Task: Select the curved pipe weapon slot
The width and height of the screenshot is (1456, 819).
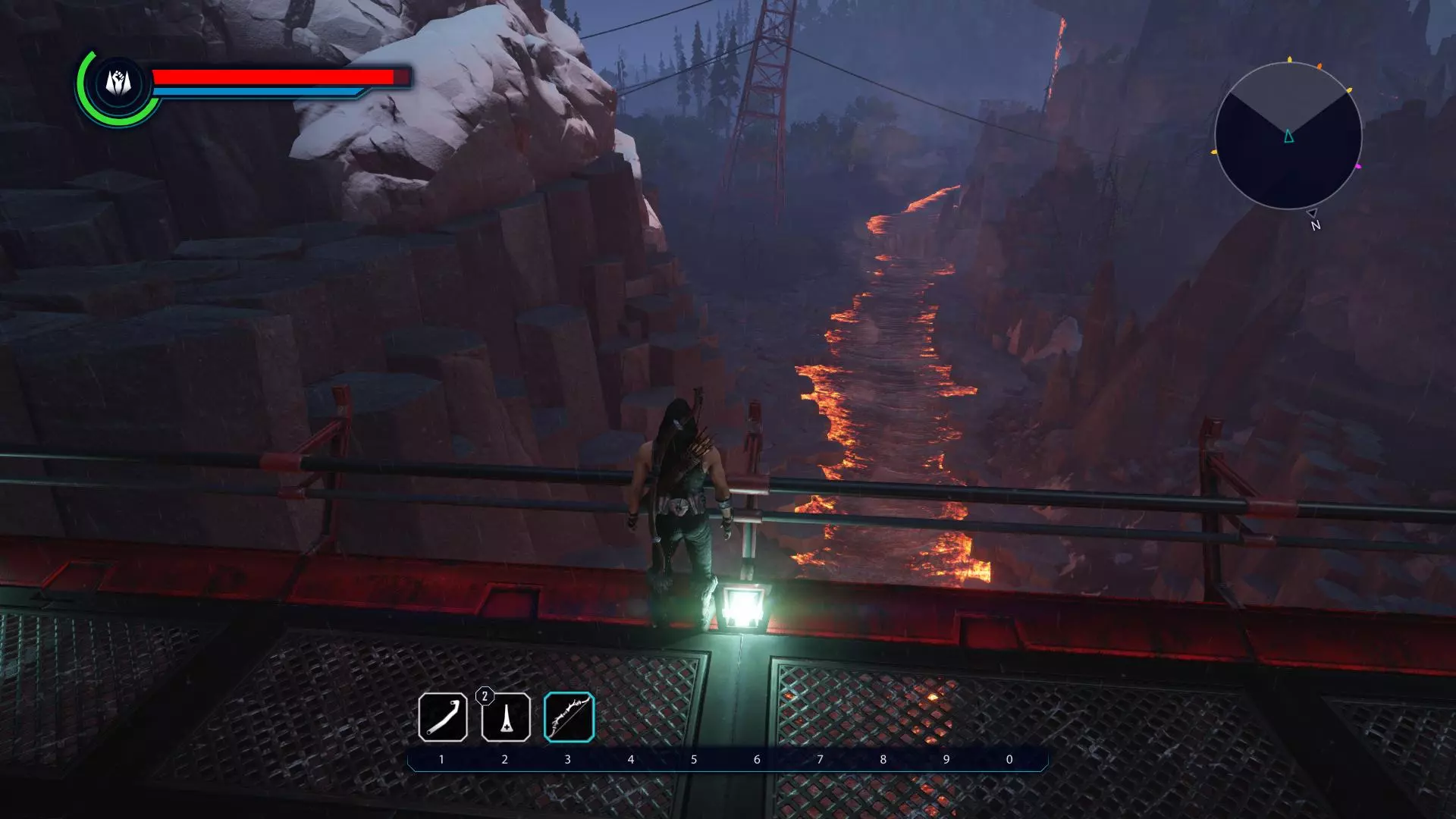Action: [442, 717]
